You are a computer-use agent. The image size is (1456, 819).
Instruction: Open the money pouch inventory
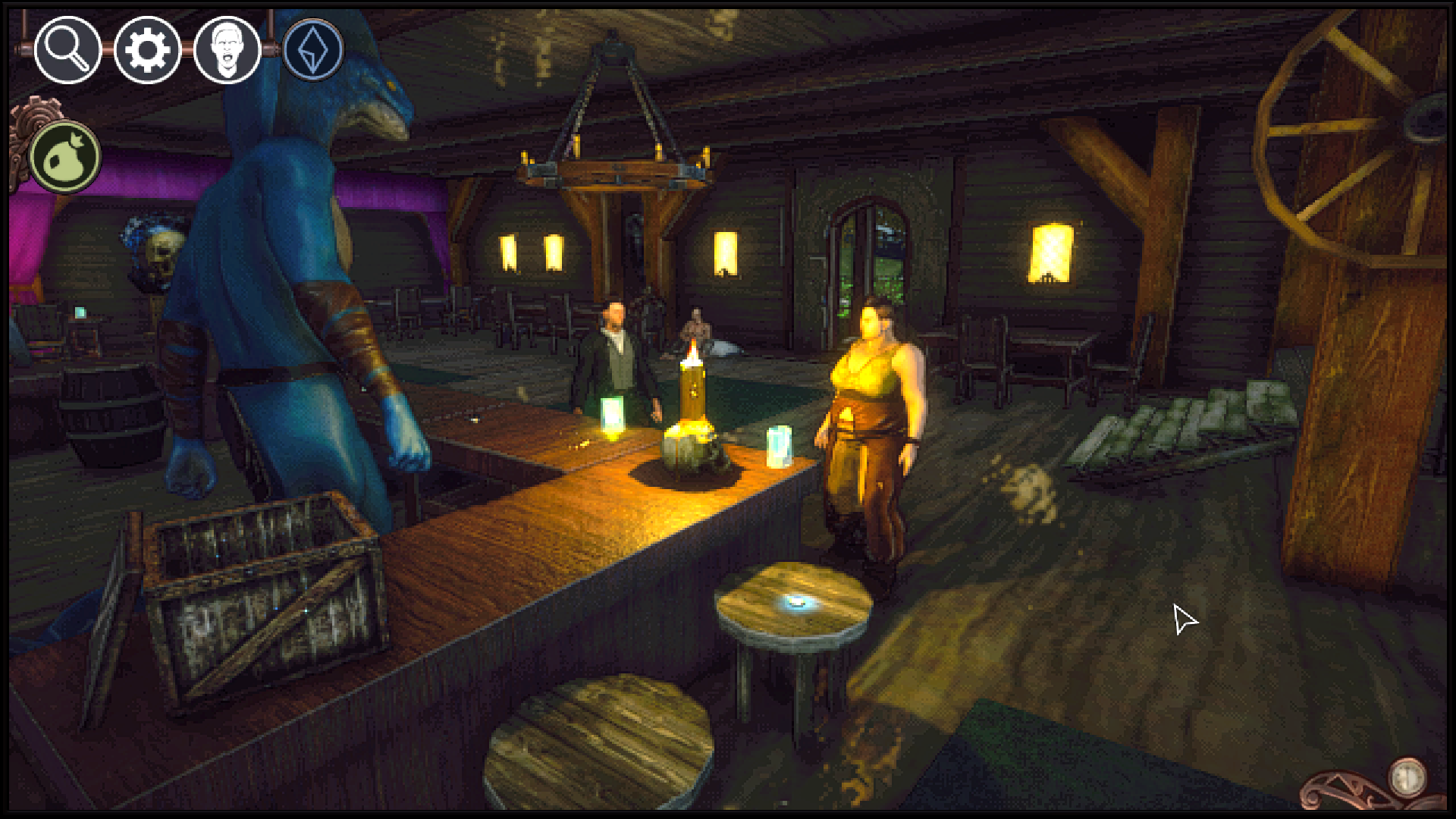click(64, 155)
